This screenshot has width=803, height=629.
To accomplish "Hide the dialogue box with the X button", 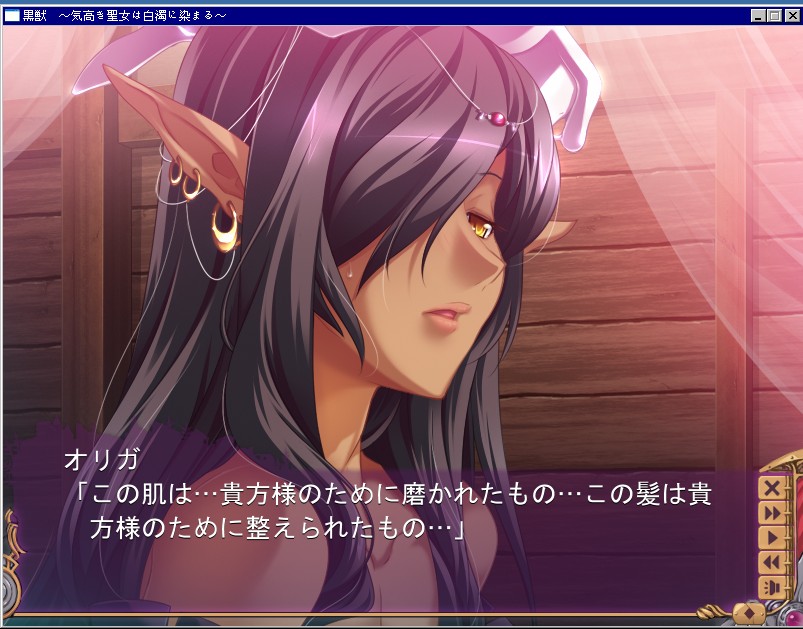I will [772, 488].
